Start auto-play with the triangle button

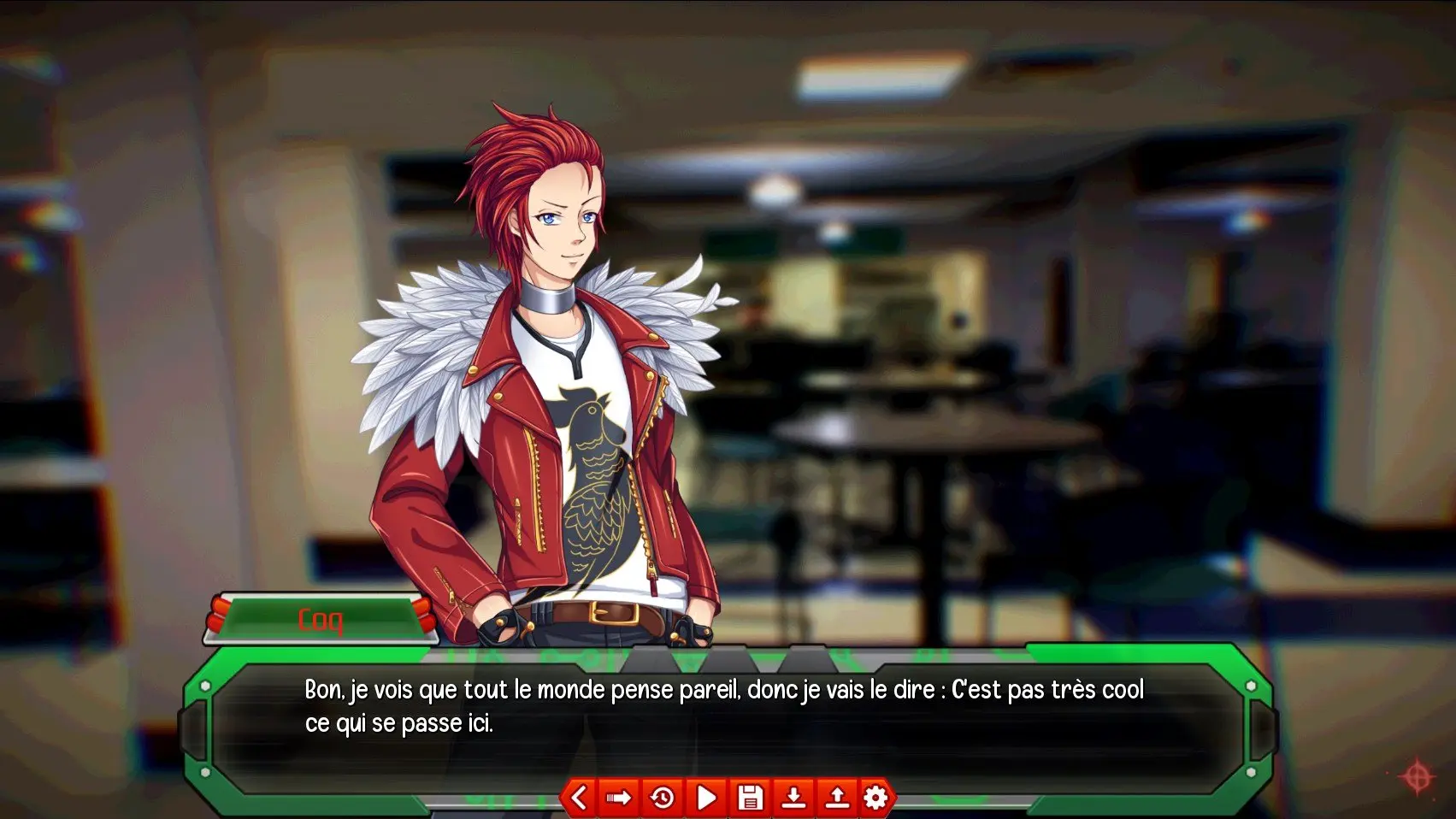[706, 798]
